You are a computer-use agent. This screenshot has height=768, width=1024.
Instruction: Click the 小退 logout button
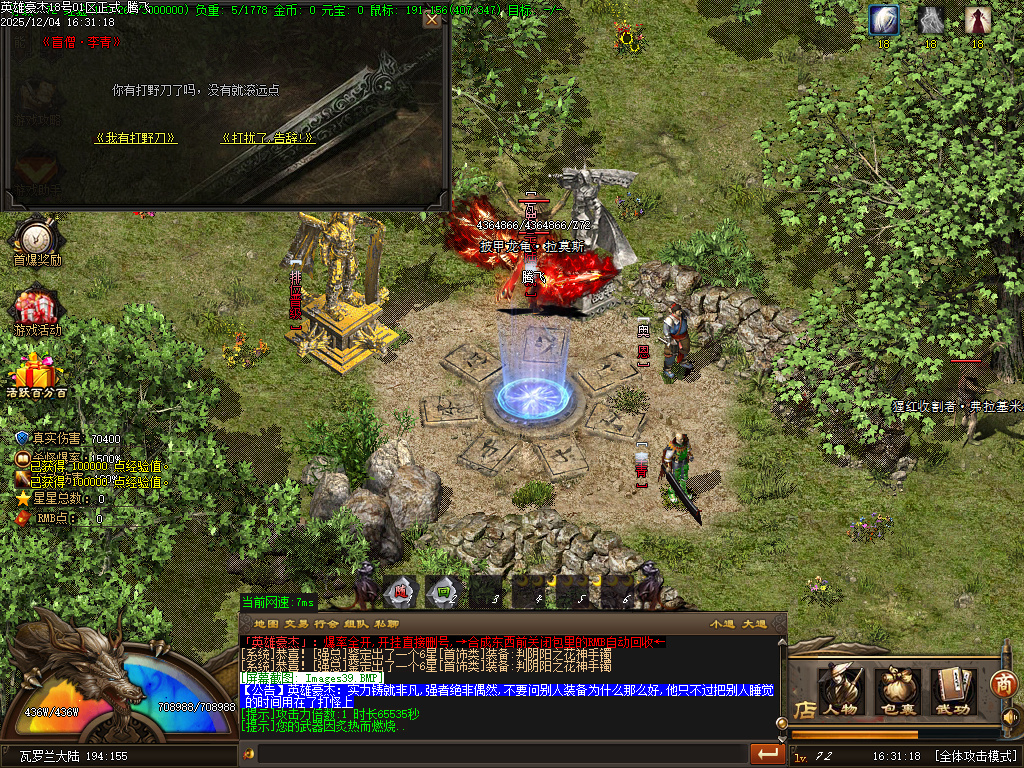pos(722,624)
